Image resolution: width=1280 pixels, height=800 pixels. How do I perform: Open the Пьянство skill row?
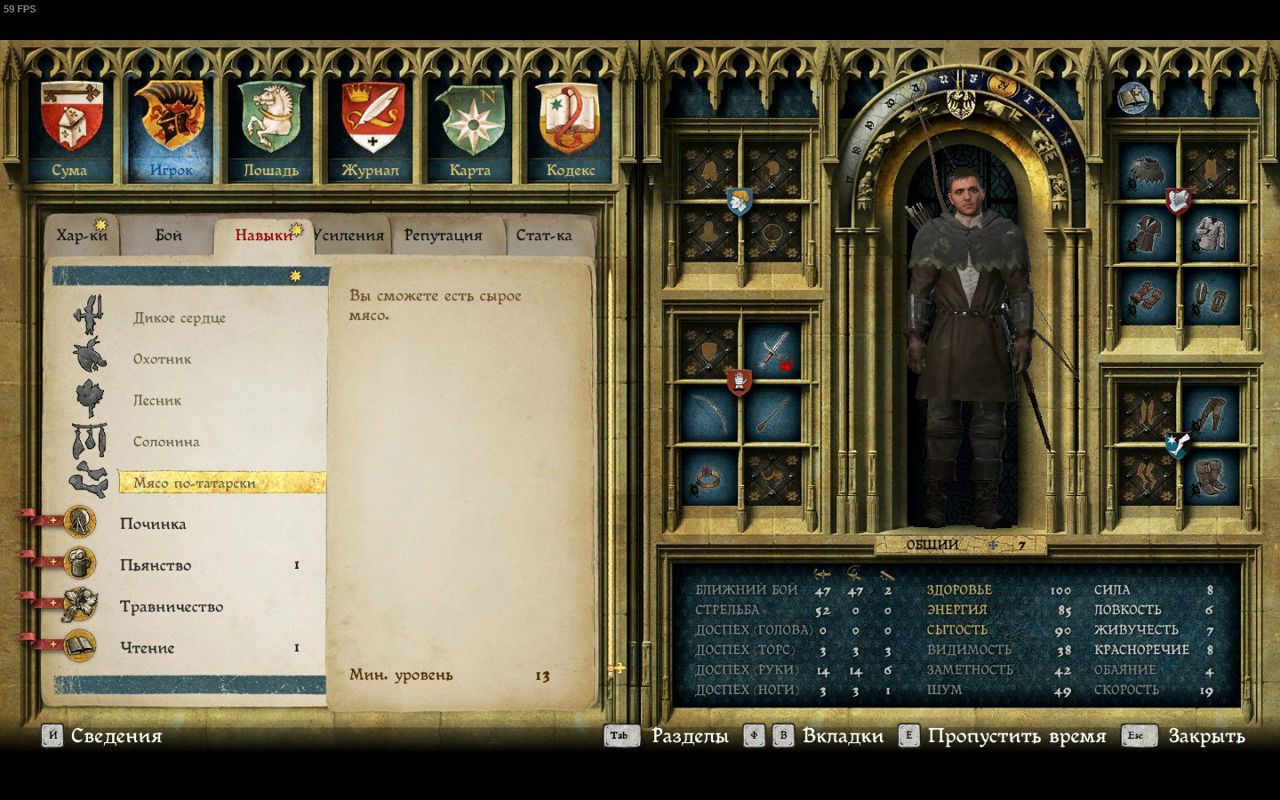[155, 565]
